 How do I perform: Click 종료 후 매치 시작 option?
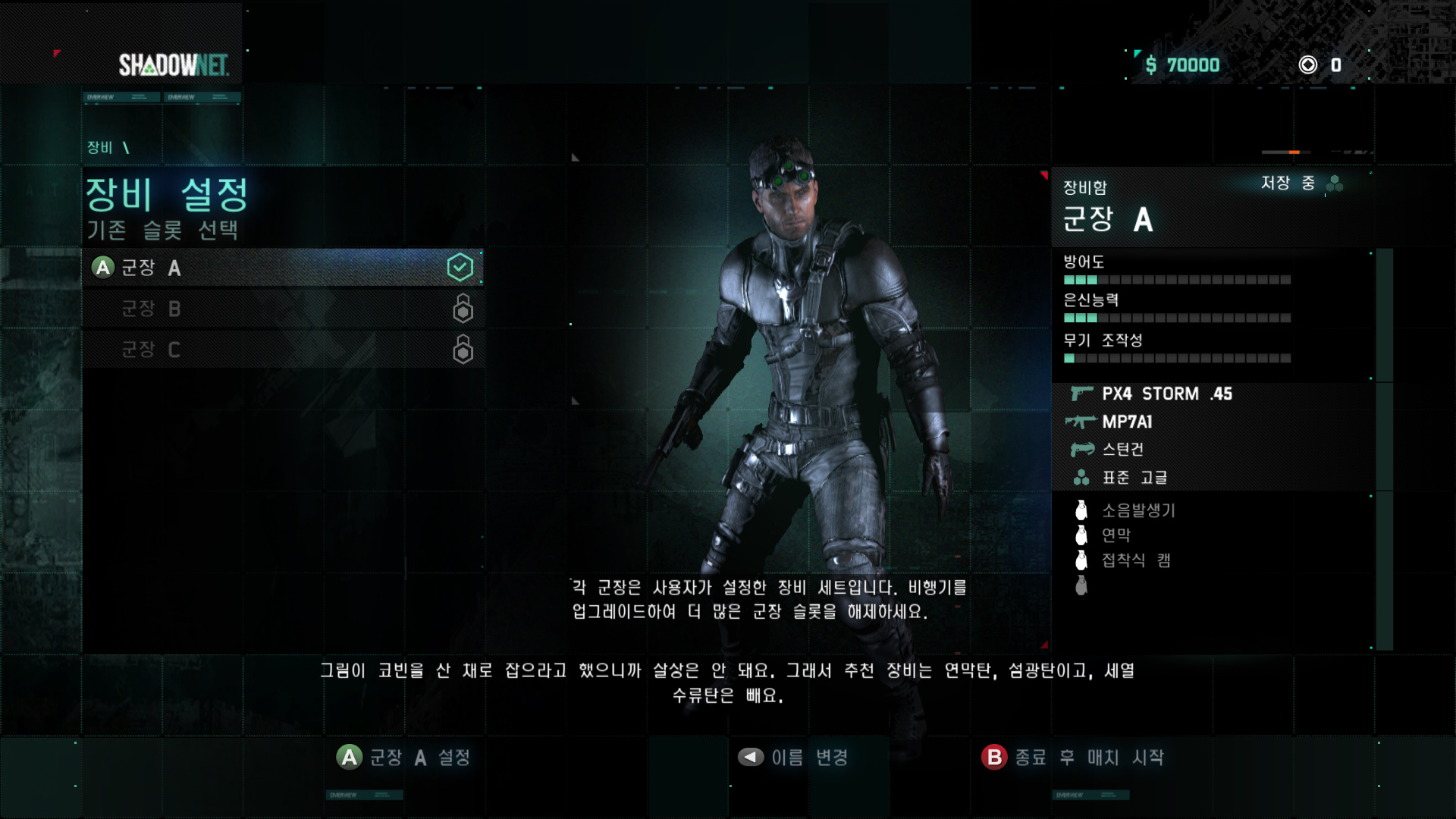1073,757
